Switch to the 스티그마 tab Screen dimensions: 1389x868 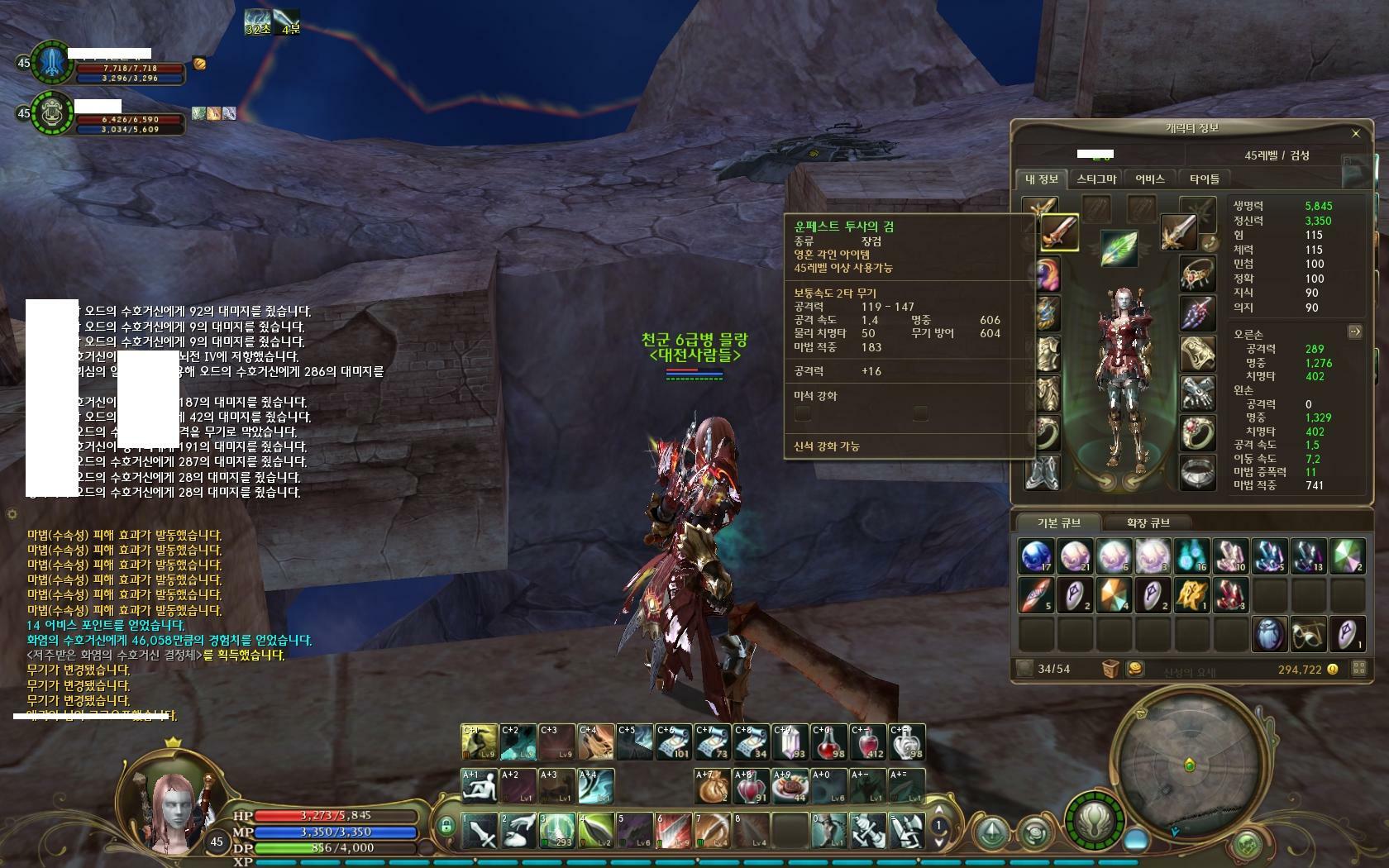click(1096, 179)
